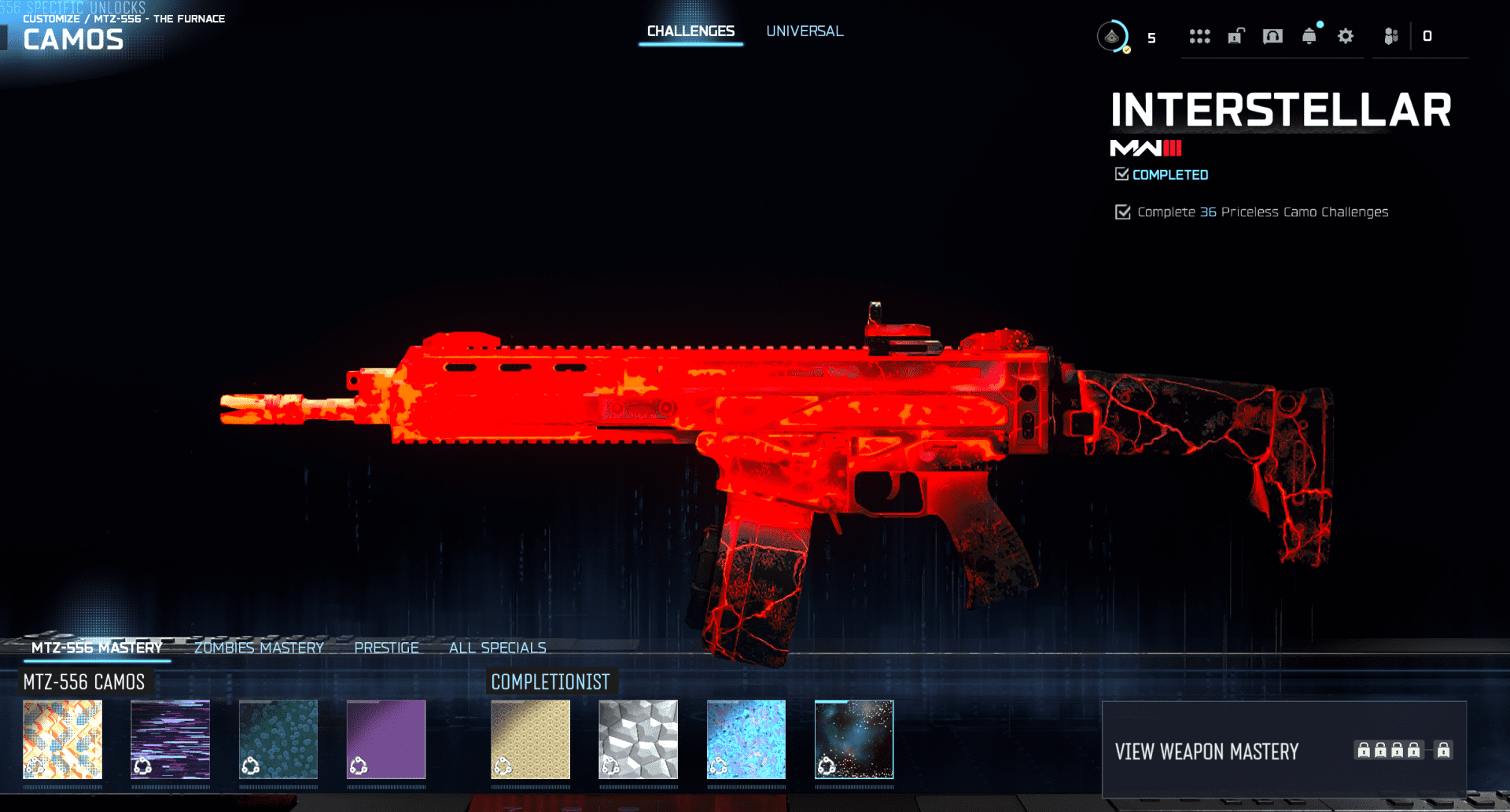1510x812 pixels.
Task: Switch to Zombies Mastery camos
Action: click(x=259, y=648)
